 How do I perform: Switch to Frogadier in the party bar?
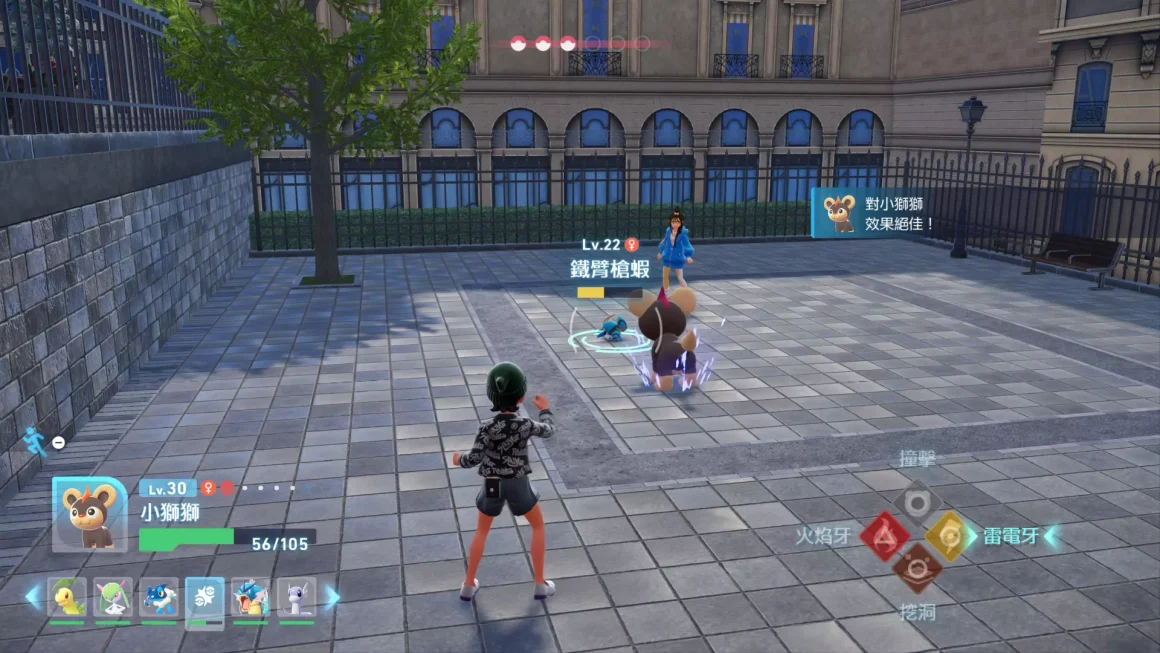pyautogui.click(x=159, y=597)
